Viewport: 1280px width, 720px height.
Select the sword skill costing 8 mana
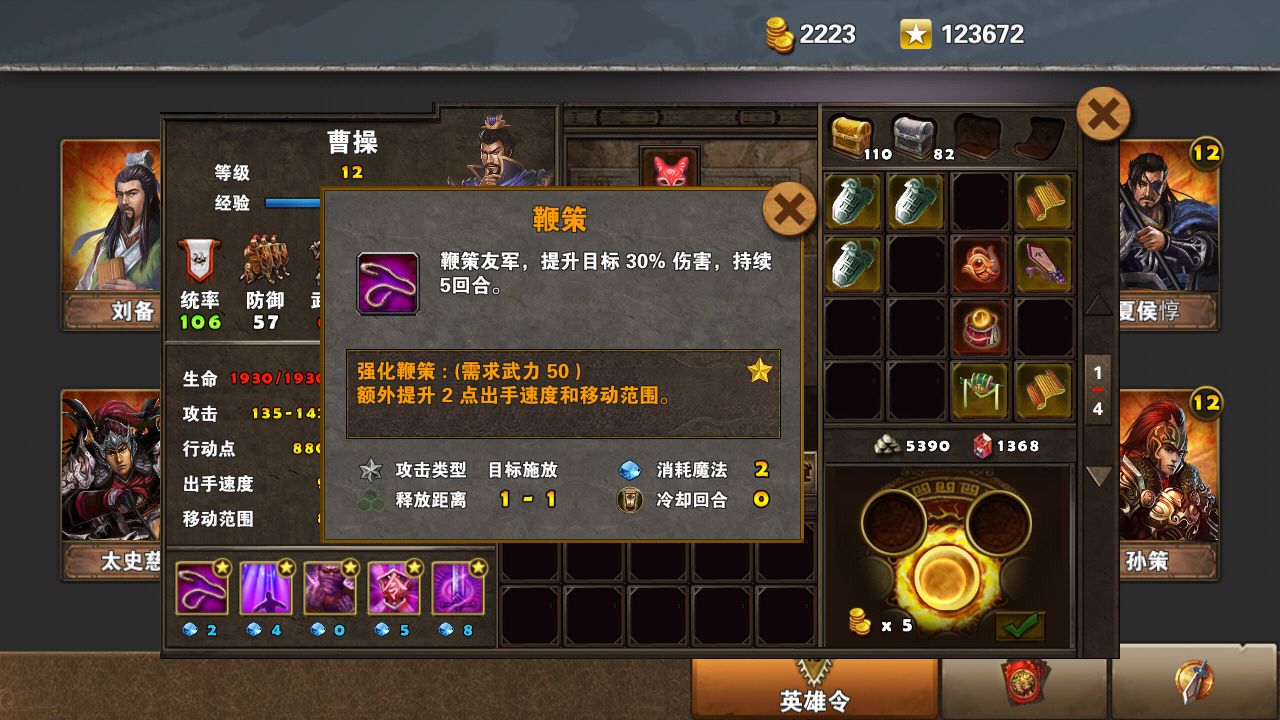(x=458, y=588)
